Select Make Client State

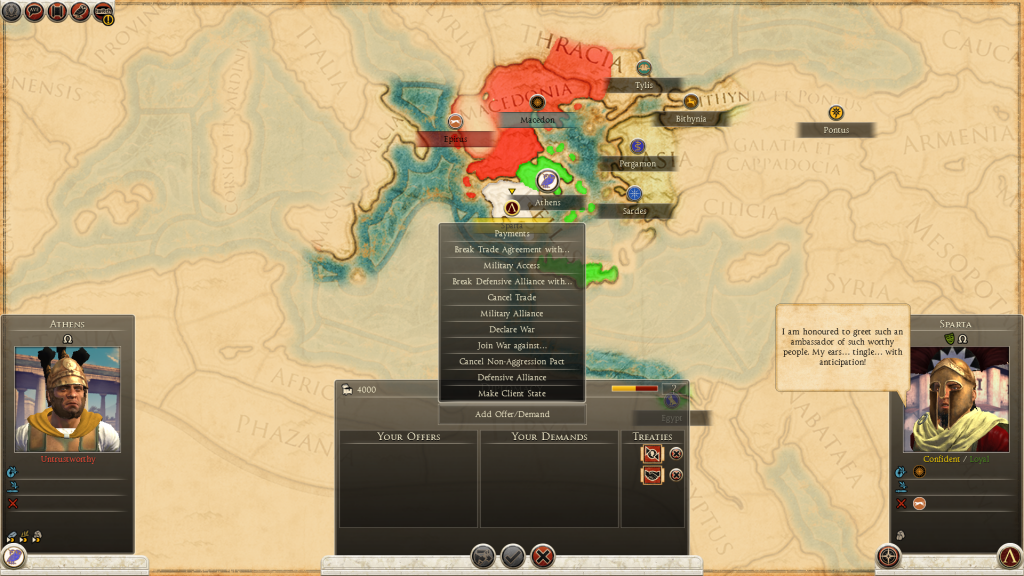pyautogui.click(x=512, y=394)
